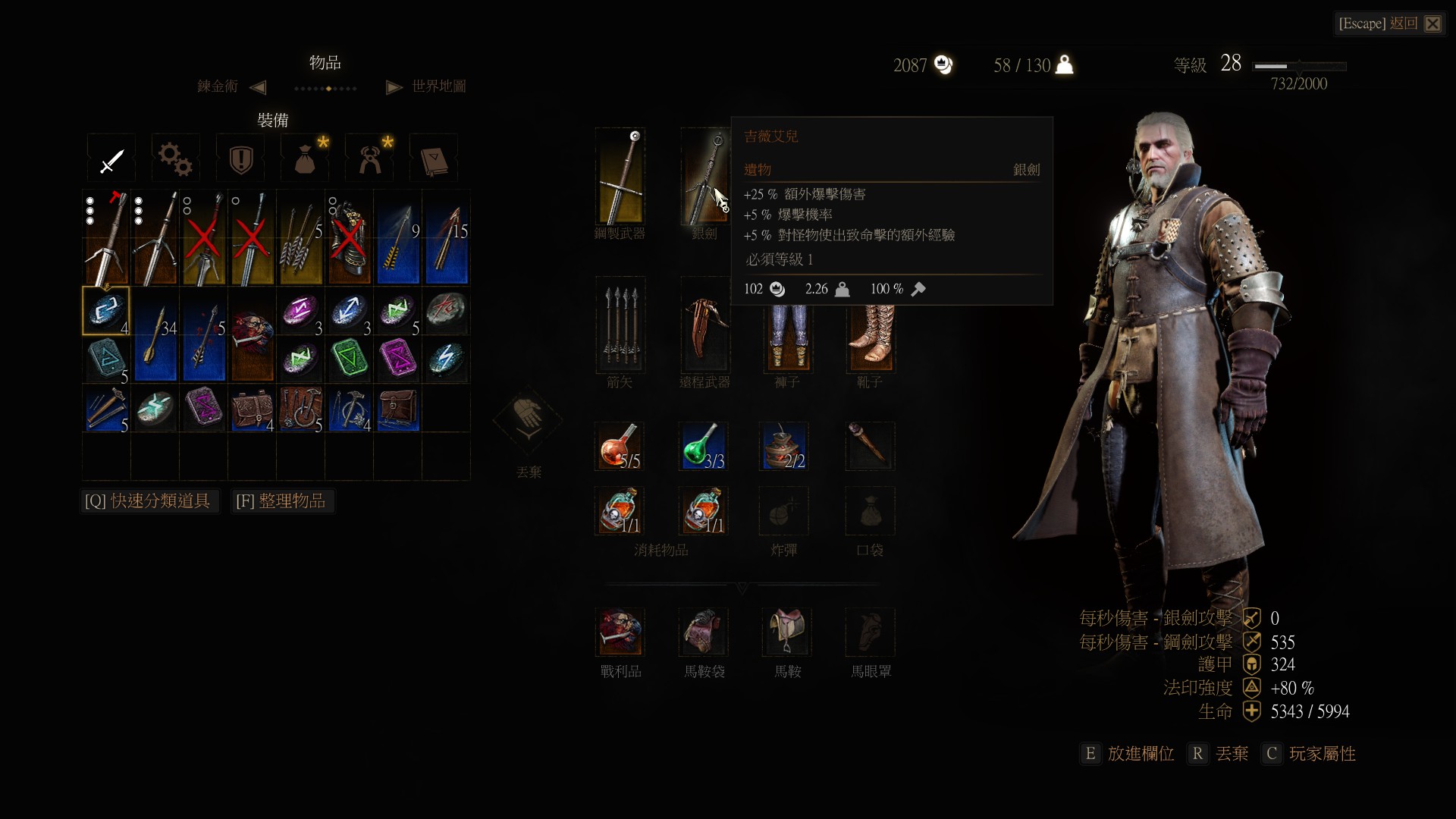Viewport: 1456px width, 819px height.
Task: Open the books tab
Action: tap(434, 159)
